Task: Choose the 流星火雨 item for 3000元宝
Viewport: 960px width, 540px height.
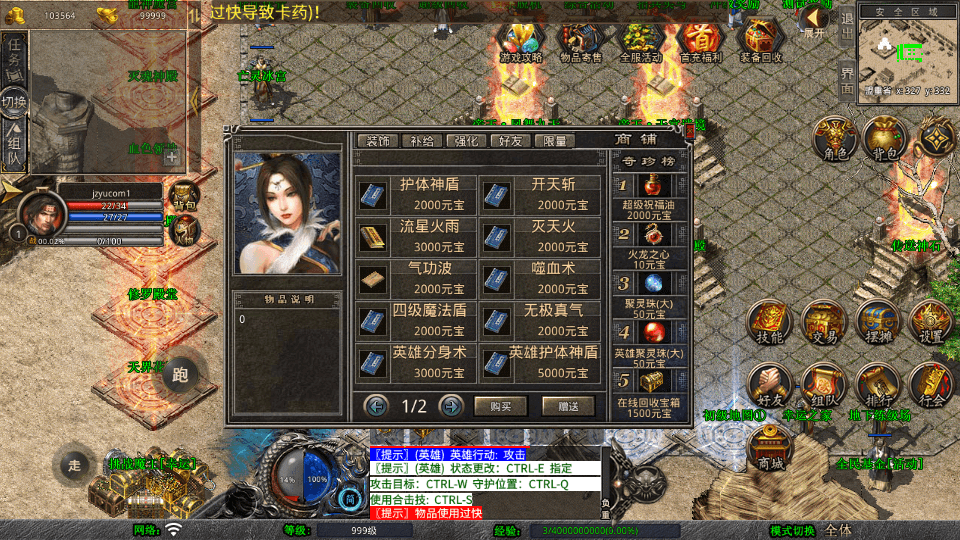Action: (418, 235)
